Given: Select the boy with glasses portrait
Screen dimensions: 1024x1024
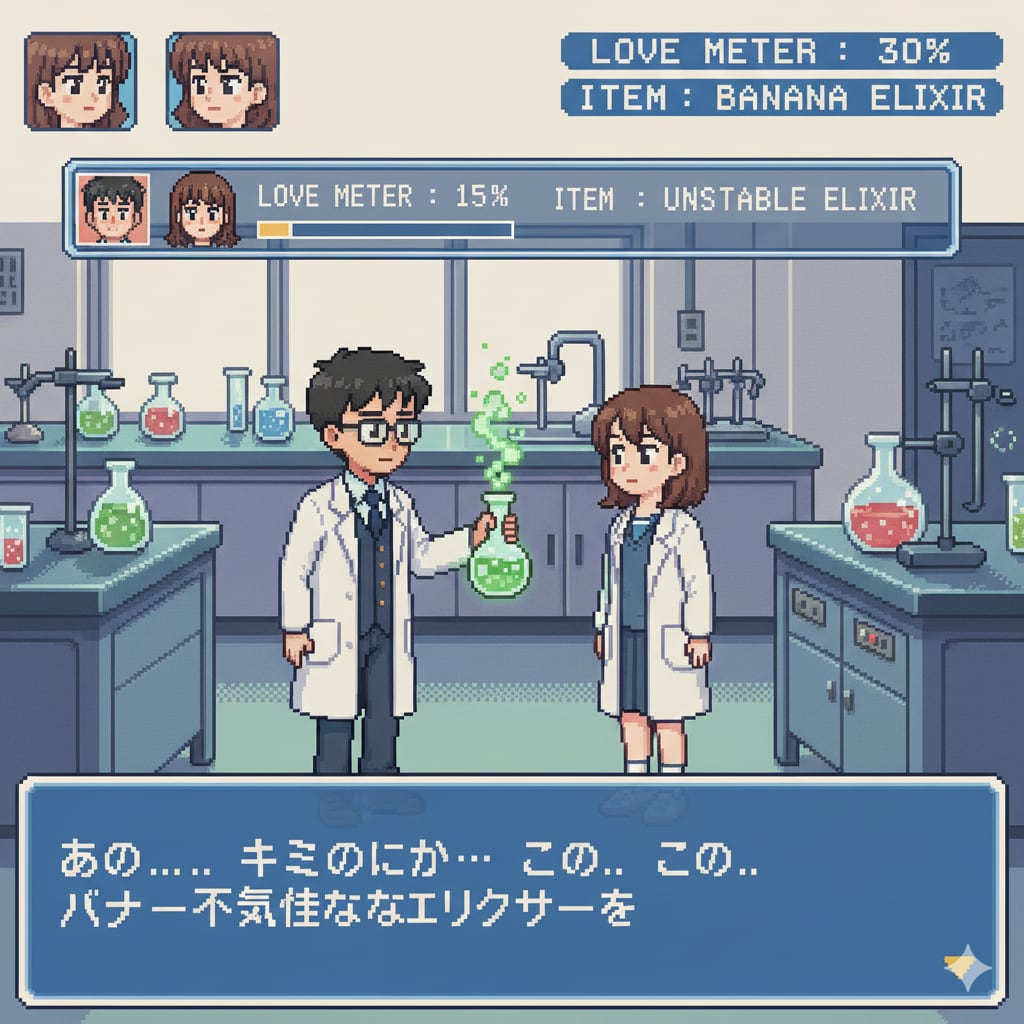Looking at the screenshot, I should [113, 209].
